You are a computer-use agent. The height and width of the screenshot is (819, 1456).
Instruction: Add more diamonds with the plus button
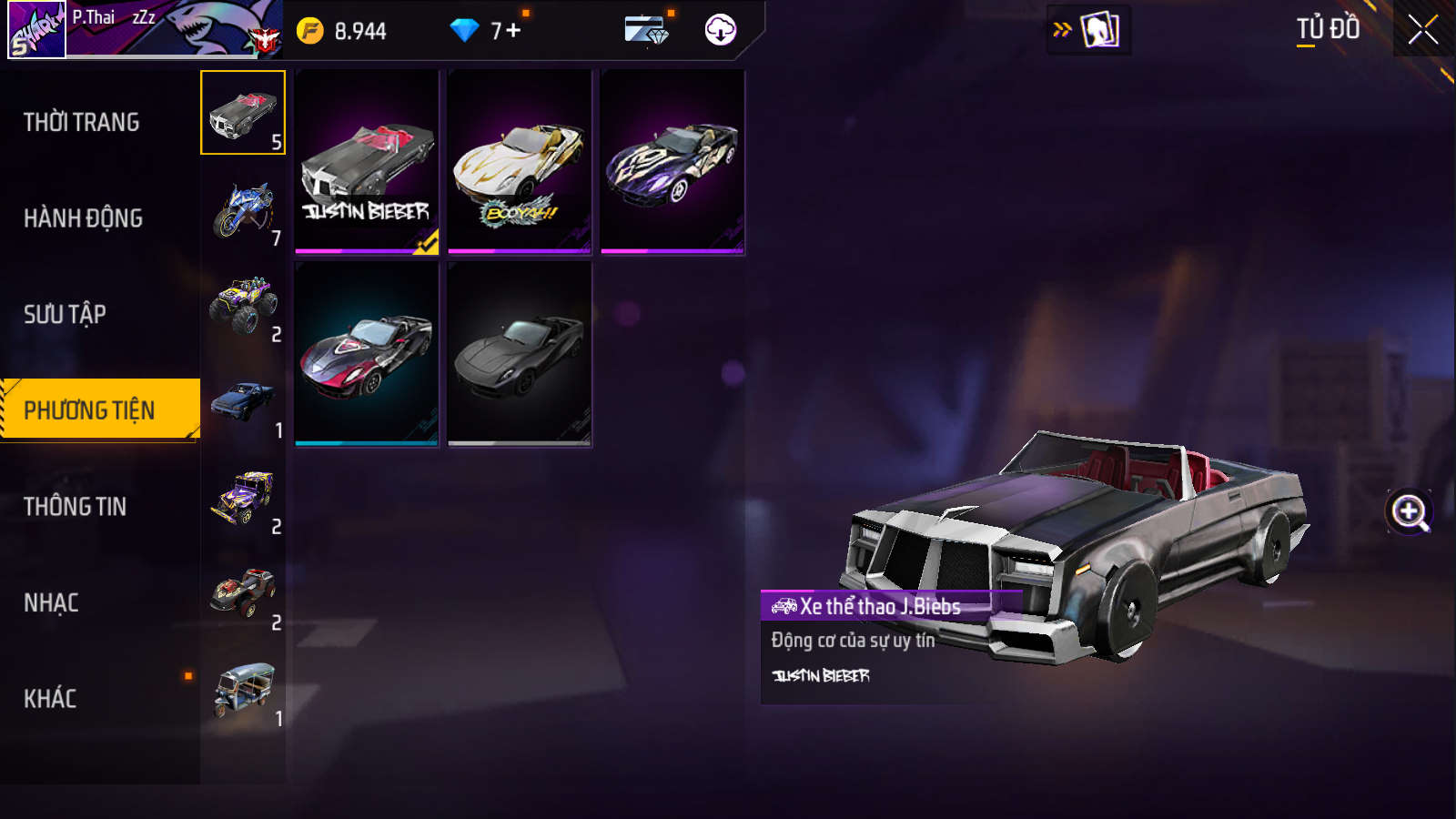(x=513, y=31)
